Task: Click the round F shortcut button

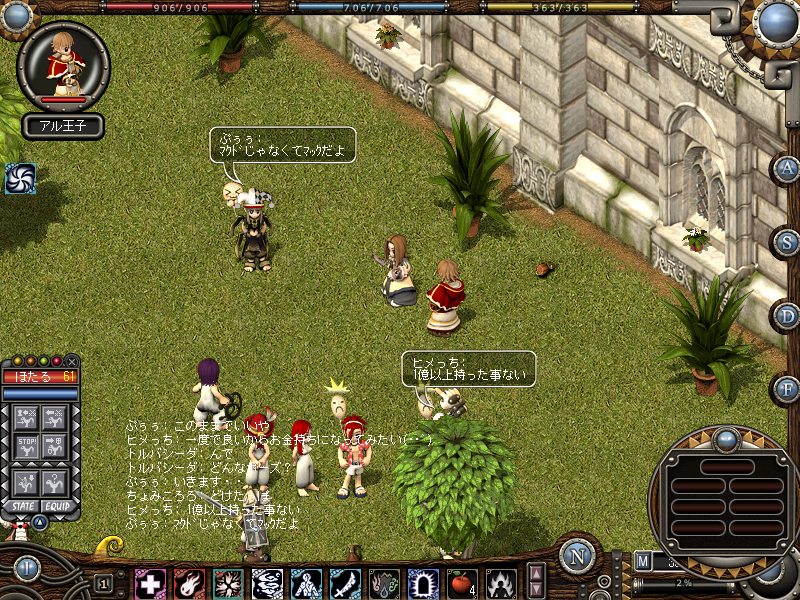Action: coord(786,388)
